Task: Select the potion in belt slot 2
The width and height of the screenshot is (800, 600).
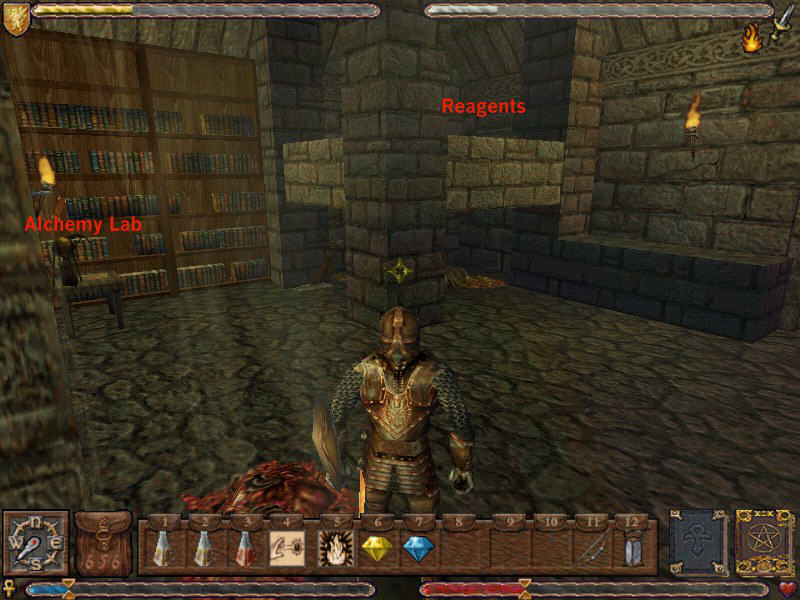Action: 204,549
